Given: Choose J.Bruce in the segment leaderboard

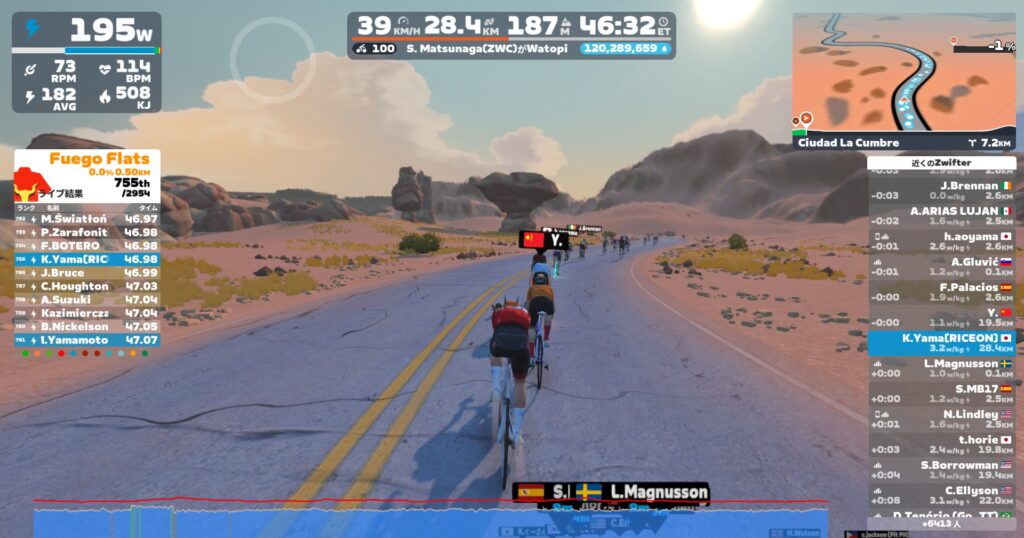Looking at the screenshot, I should click(87, 272).
